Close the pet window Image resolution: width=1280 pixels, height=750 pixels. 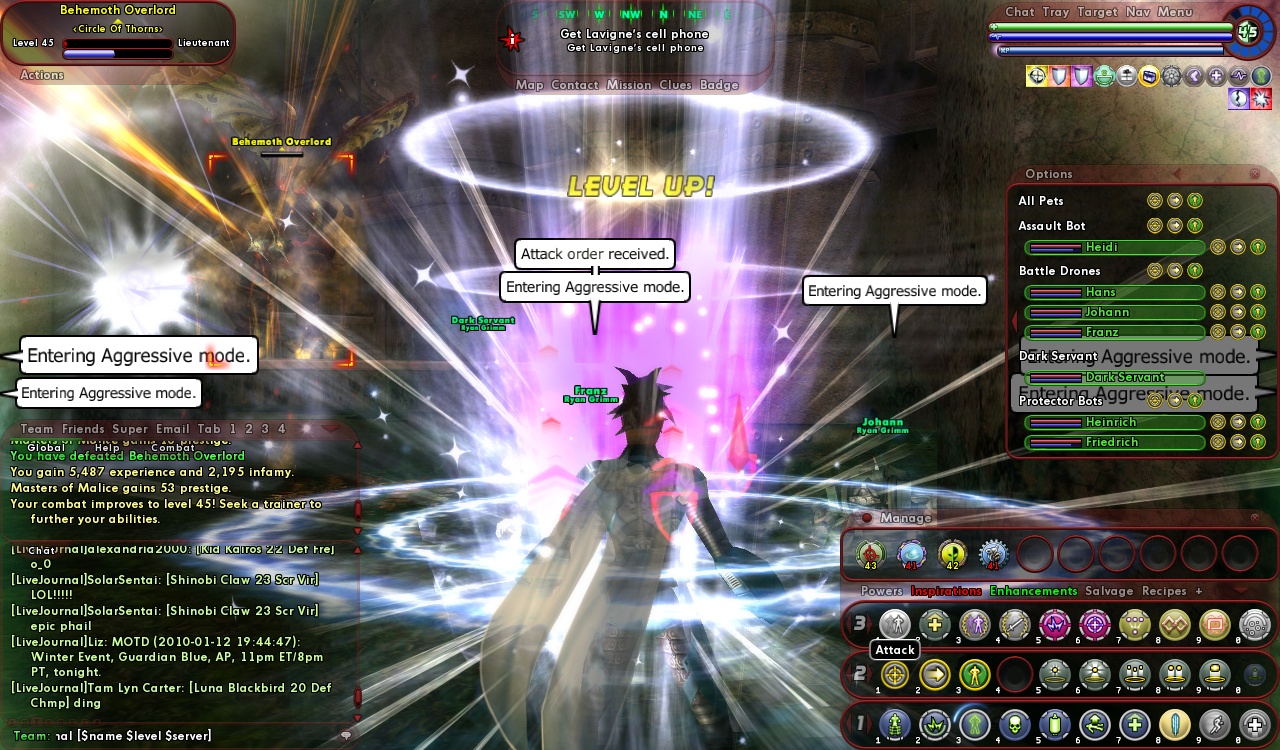(x=1255, y=174)
